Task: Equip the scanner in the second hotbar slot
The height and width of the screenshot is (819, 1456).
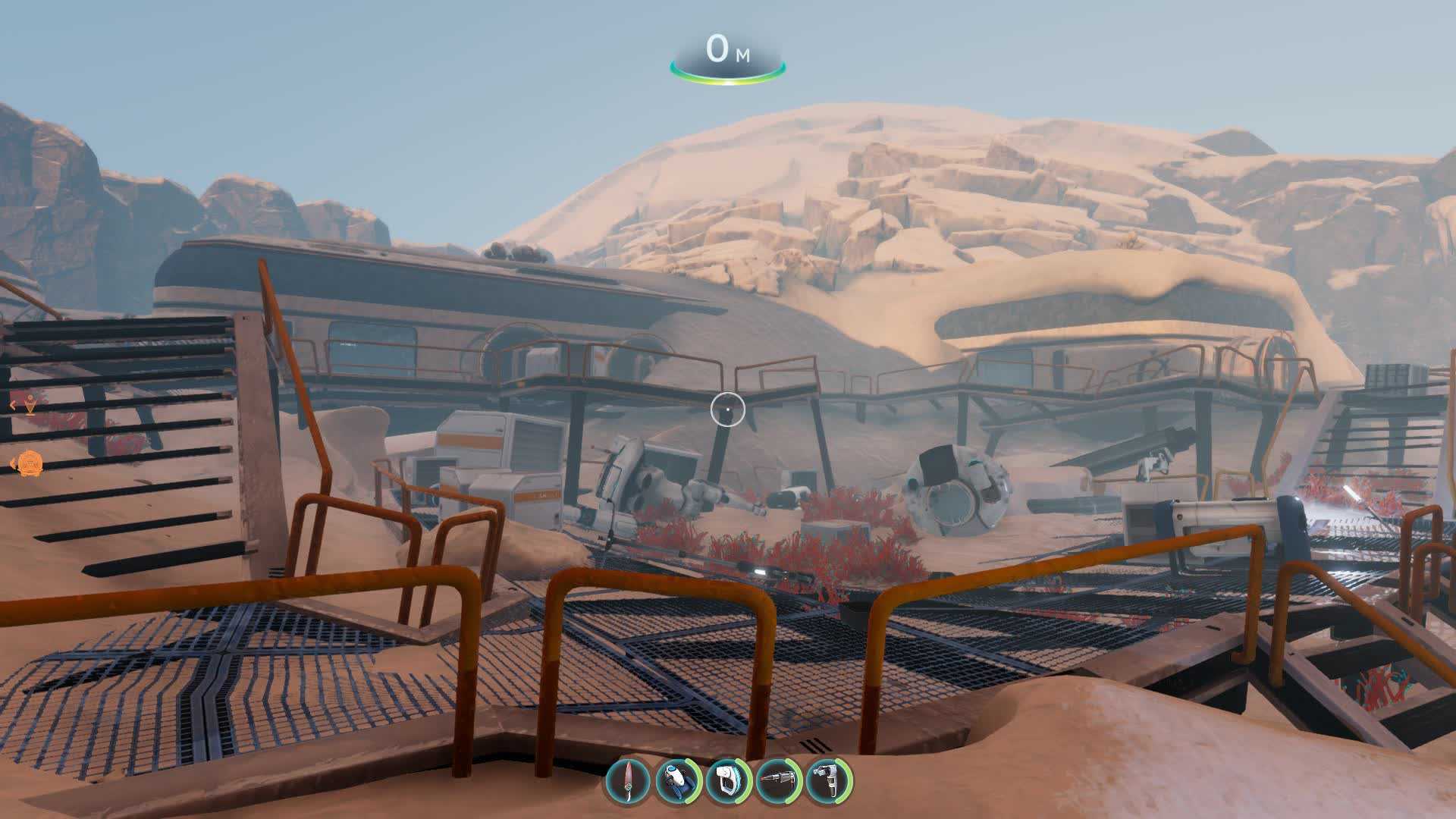Action: 677,780
